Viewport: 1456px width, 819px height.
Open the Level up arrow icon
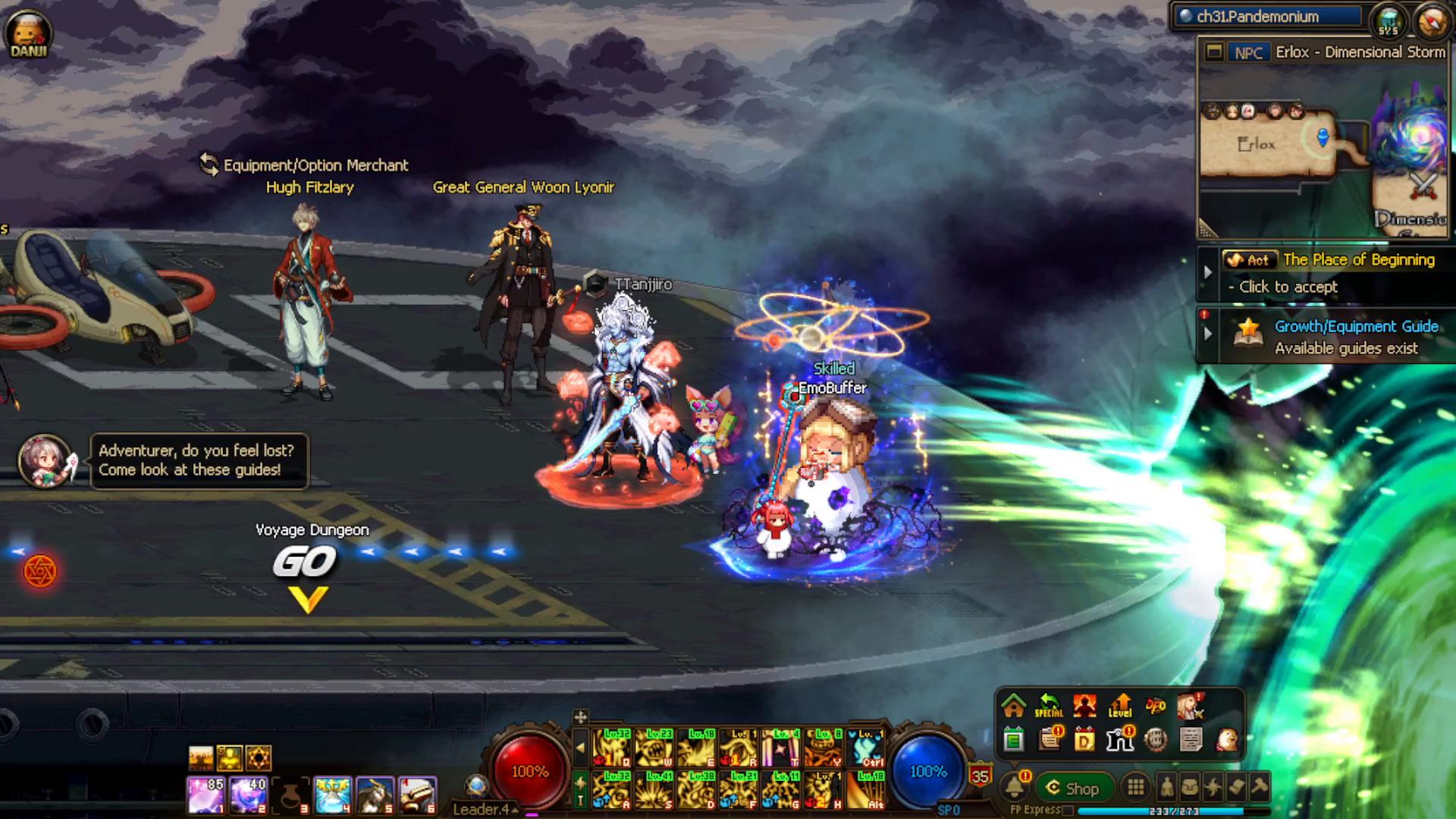1120,706
